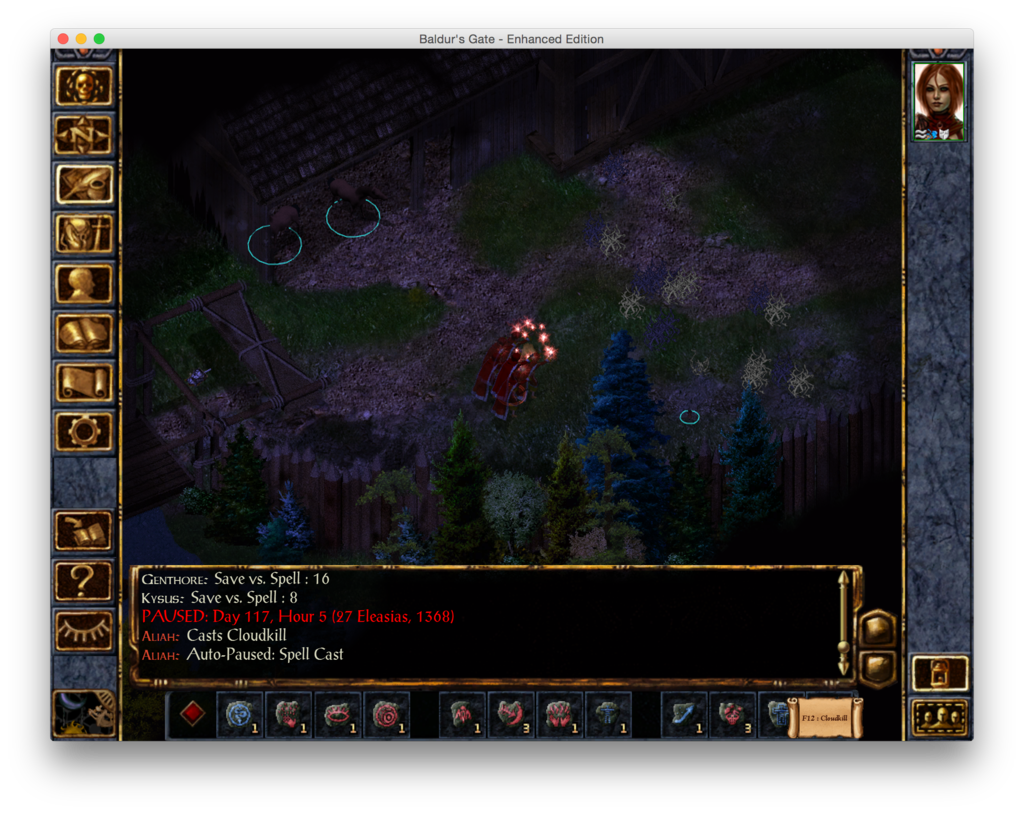The height and width of the screenshot is (813, 1024).
Task: Open the character record with the head-silhouette button
Action: tap(84, 283)
